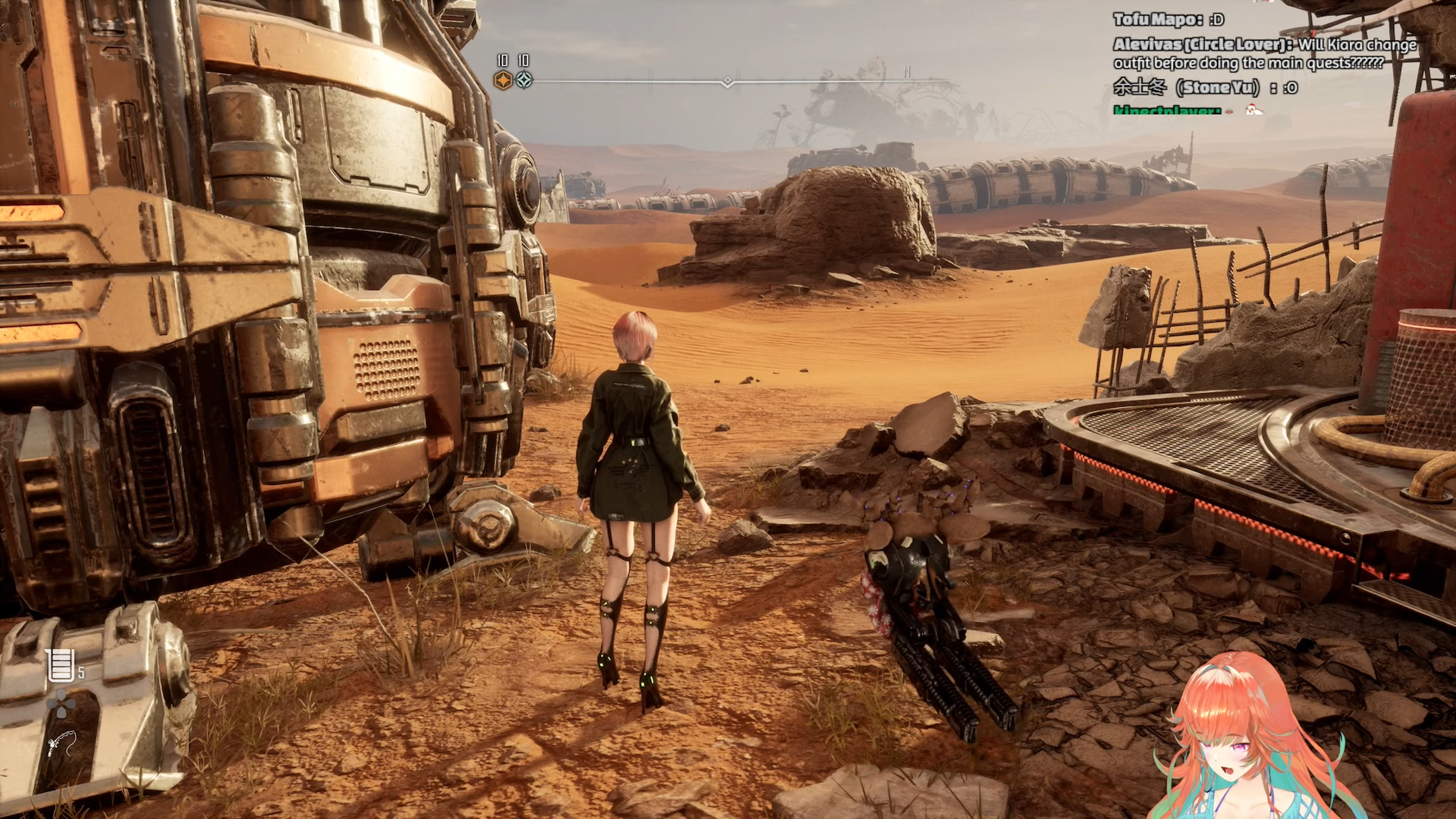Viewport: 1456px width, 819px height.
Task: Click the N north compass marker
Action: (907, 72)
